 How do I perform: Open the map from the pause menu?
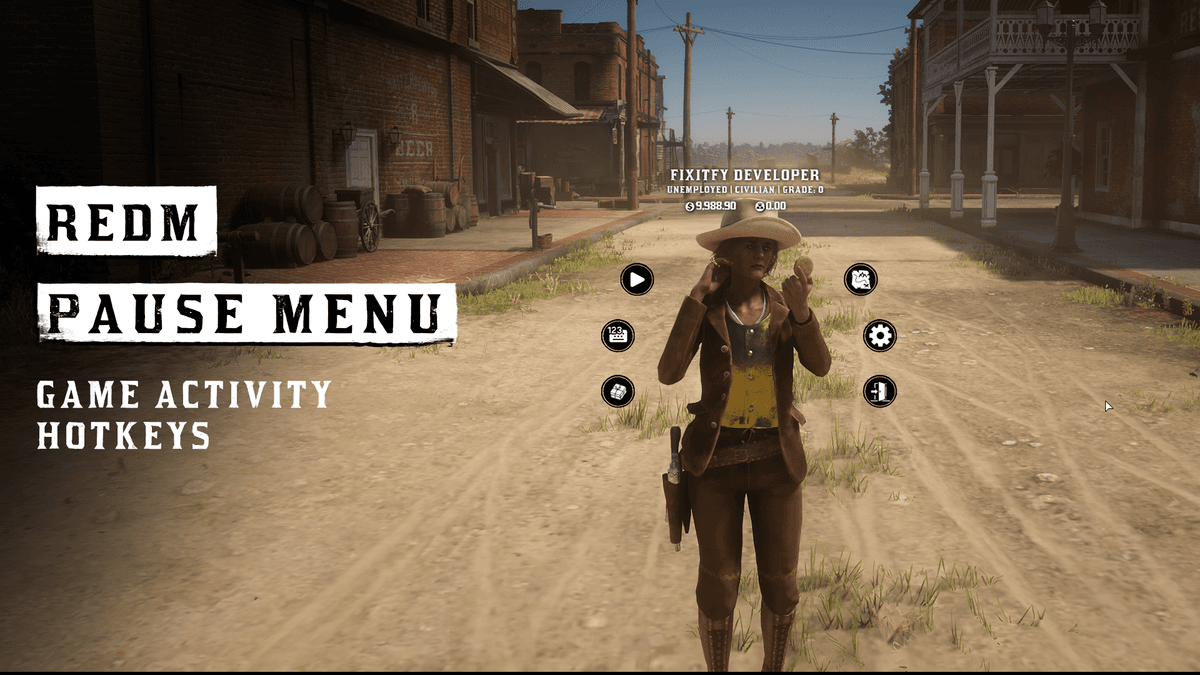click(x=861, y=279)
